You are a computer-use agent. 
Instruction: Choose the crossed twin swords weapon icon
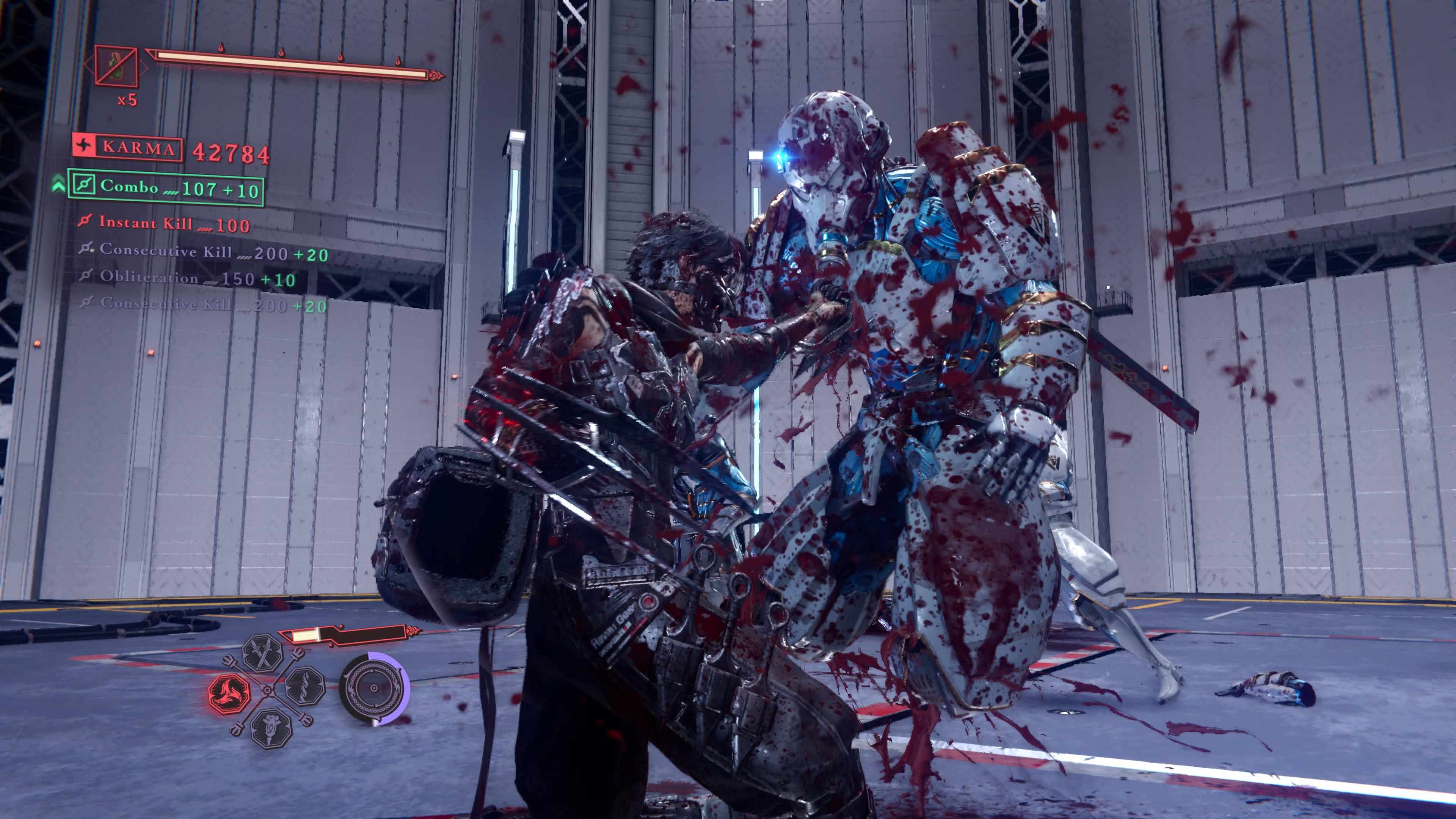click(263, 653)
